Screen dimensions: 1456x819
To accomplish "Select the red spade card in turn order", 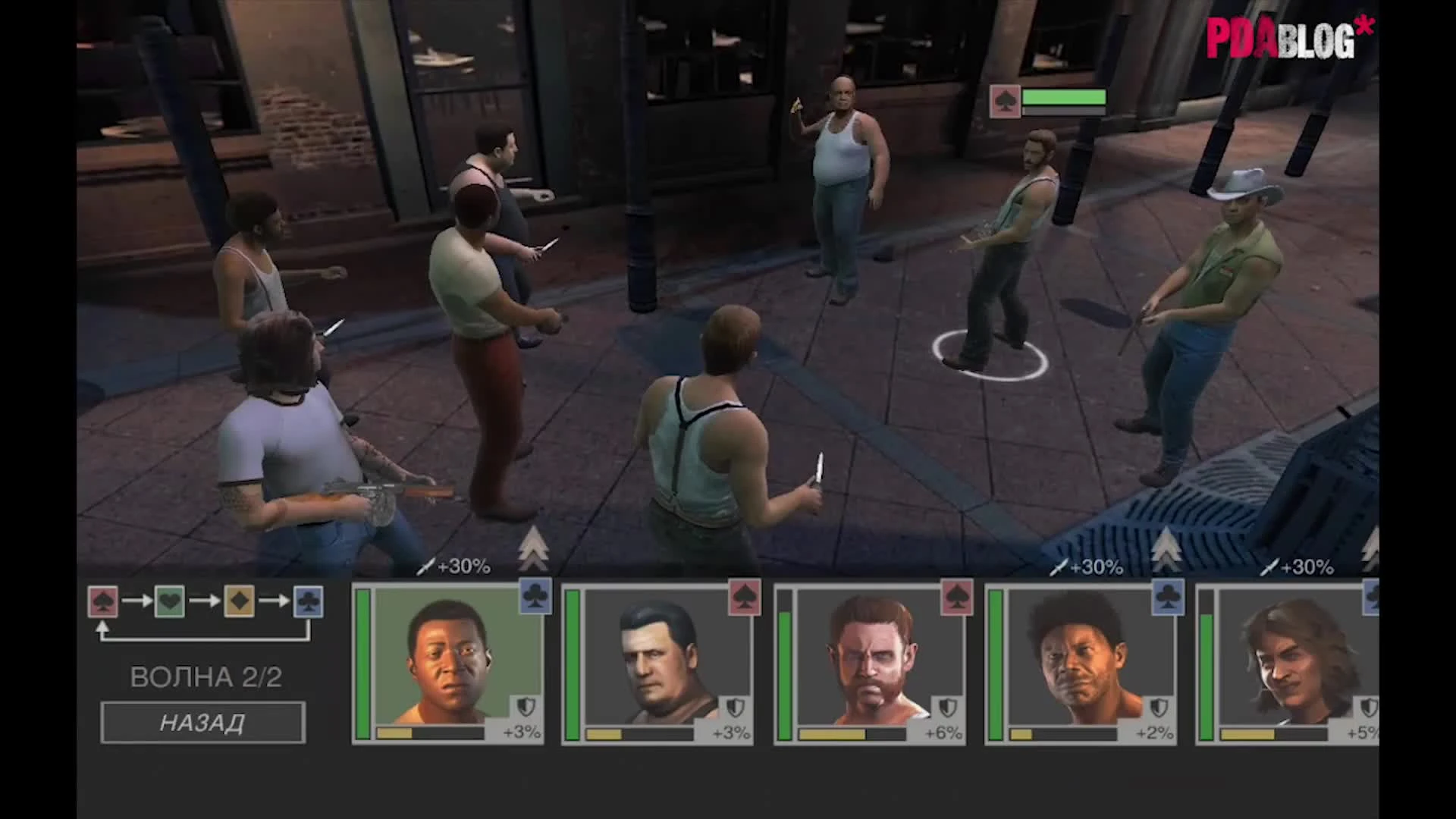I will click(102, 601).
